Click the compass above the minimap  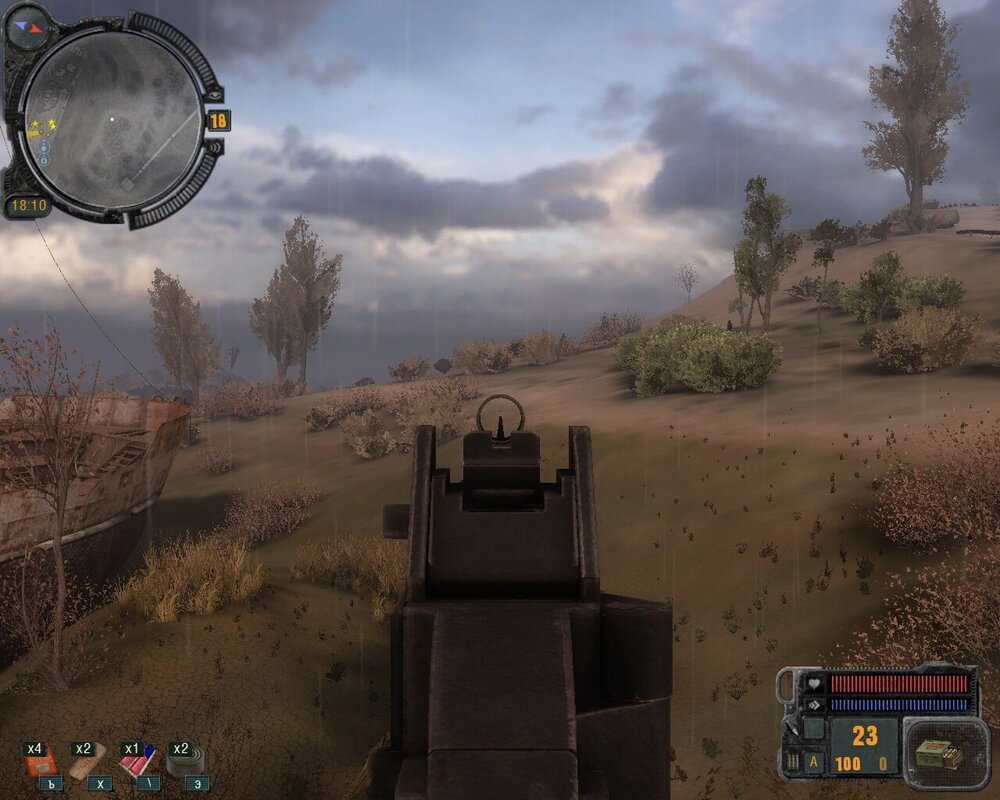pos(28,25)
